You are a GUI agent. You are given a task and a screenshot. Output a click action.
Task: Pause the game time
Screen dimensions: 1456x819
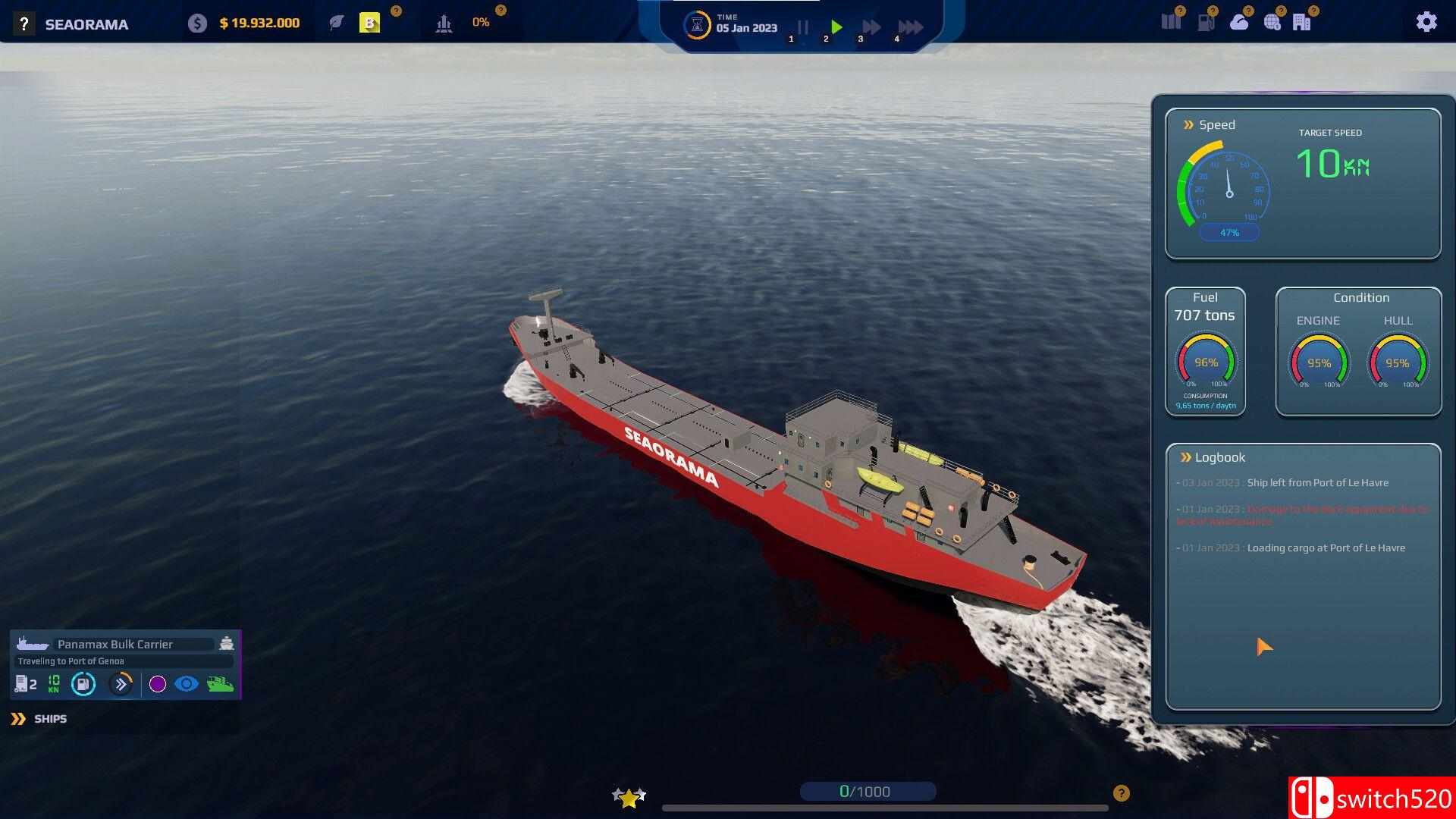point(802,27)
